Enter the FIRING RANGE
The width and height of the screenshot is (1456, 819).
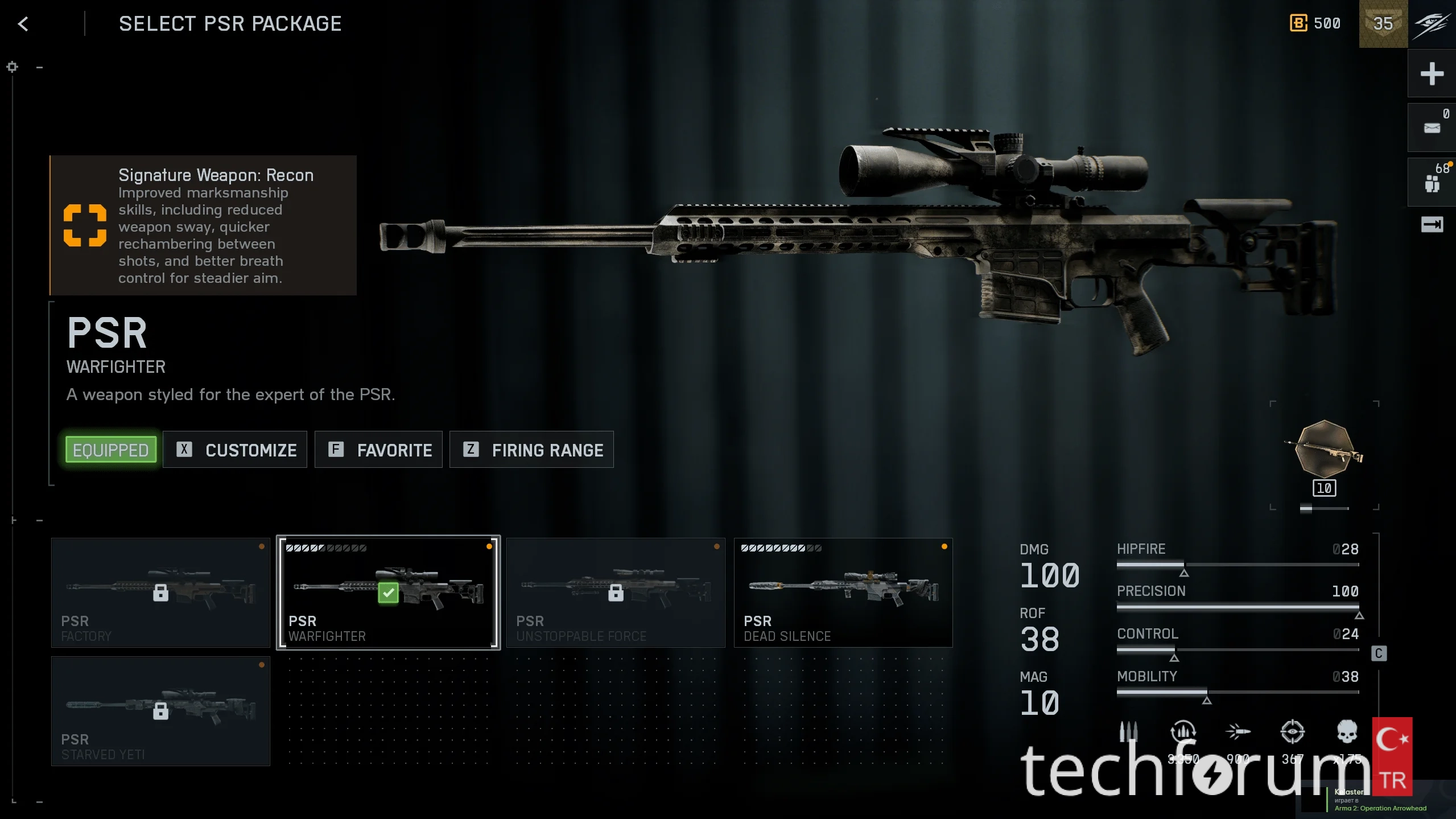point(531,450)
